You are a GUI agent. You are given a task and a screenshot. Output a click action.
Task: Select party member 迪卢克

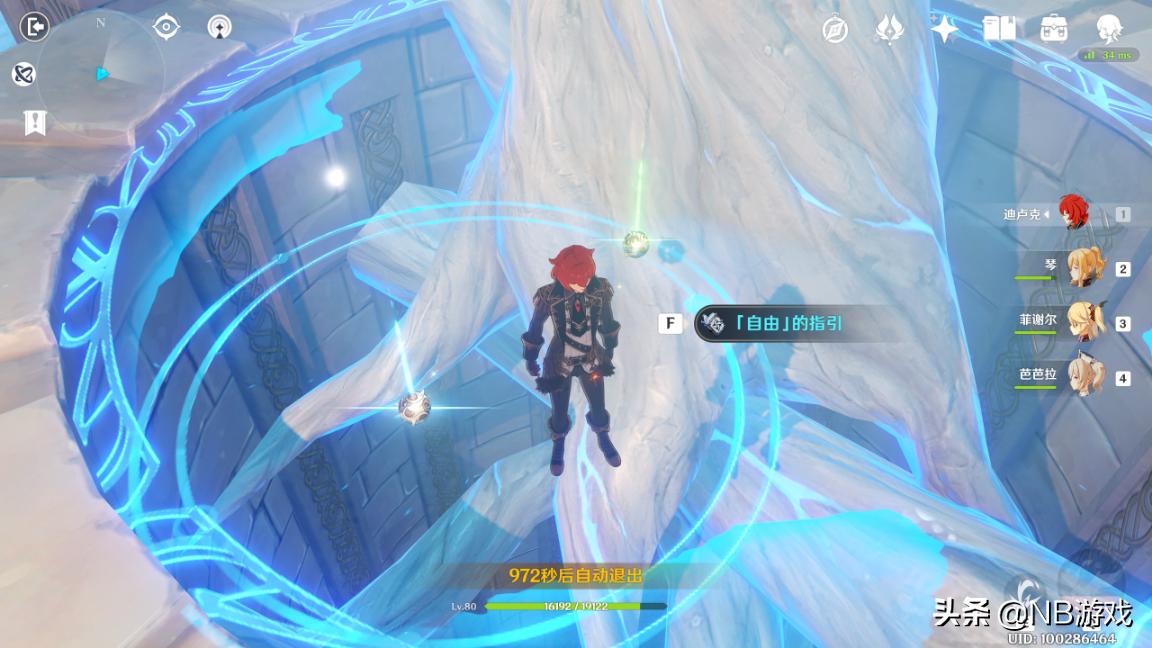coord(1074,213)
